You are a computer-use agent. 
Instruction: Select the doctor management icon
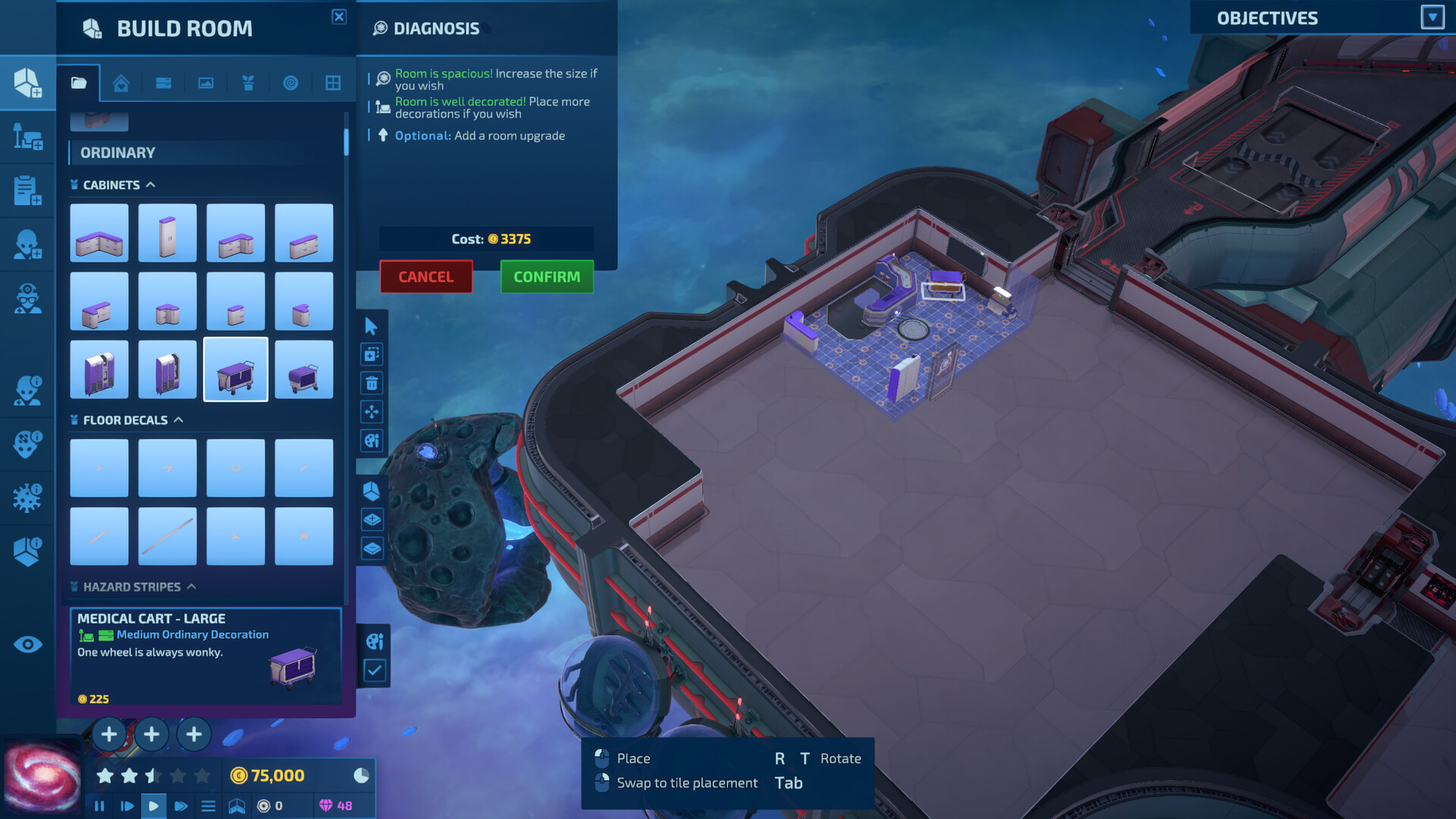[x=27, y=297]
